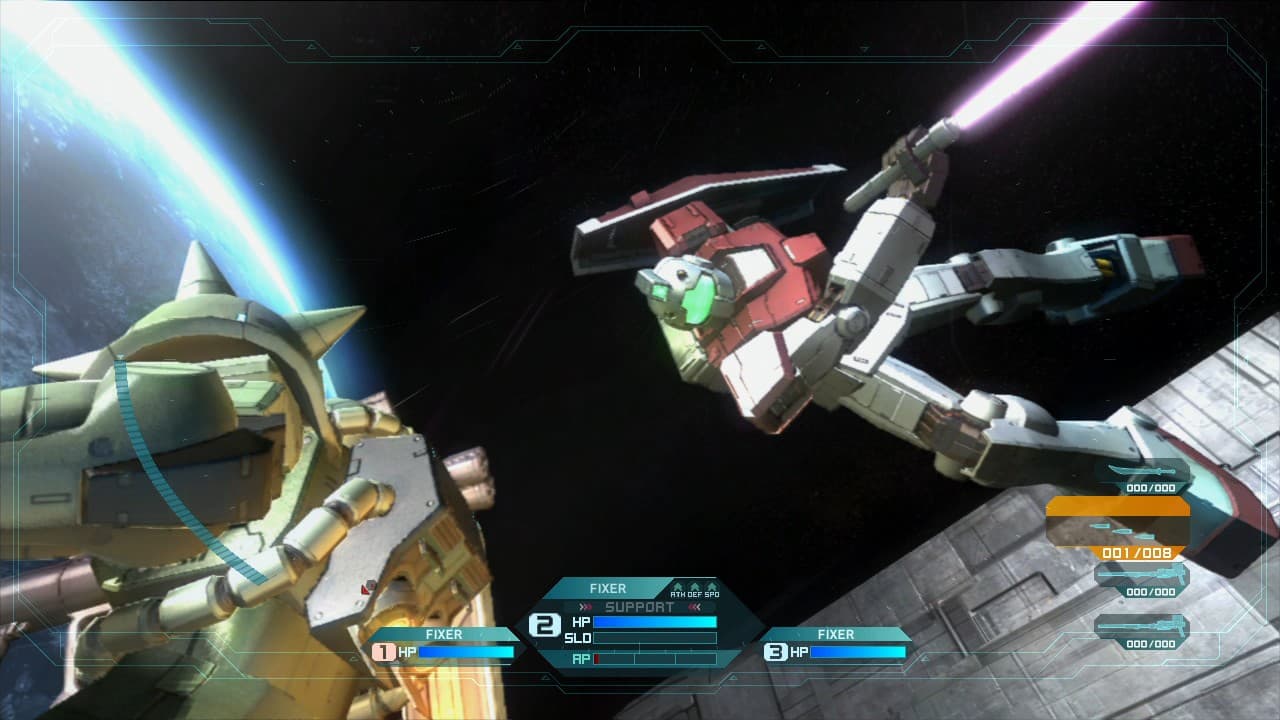Click the DEF boost arrow indicator
Image resolution: width=1280 pixels, height=720 pixels.
click(694, 586)
